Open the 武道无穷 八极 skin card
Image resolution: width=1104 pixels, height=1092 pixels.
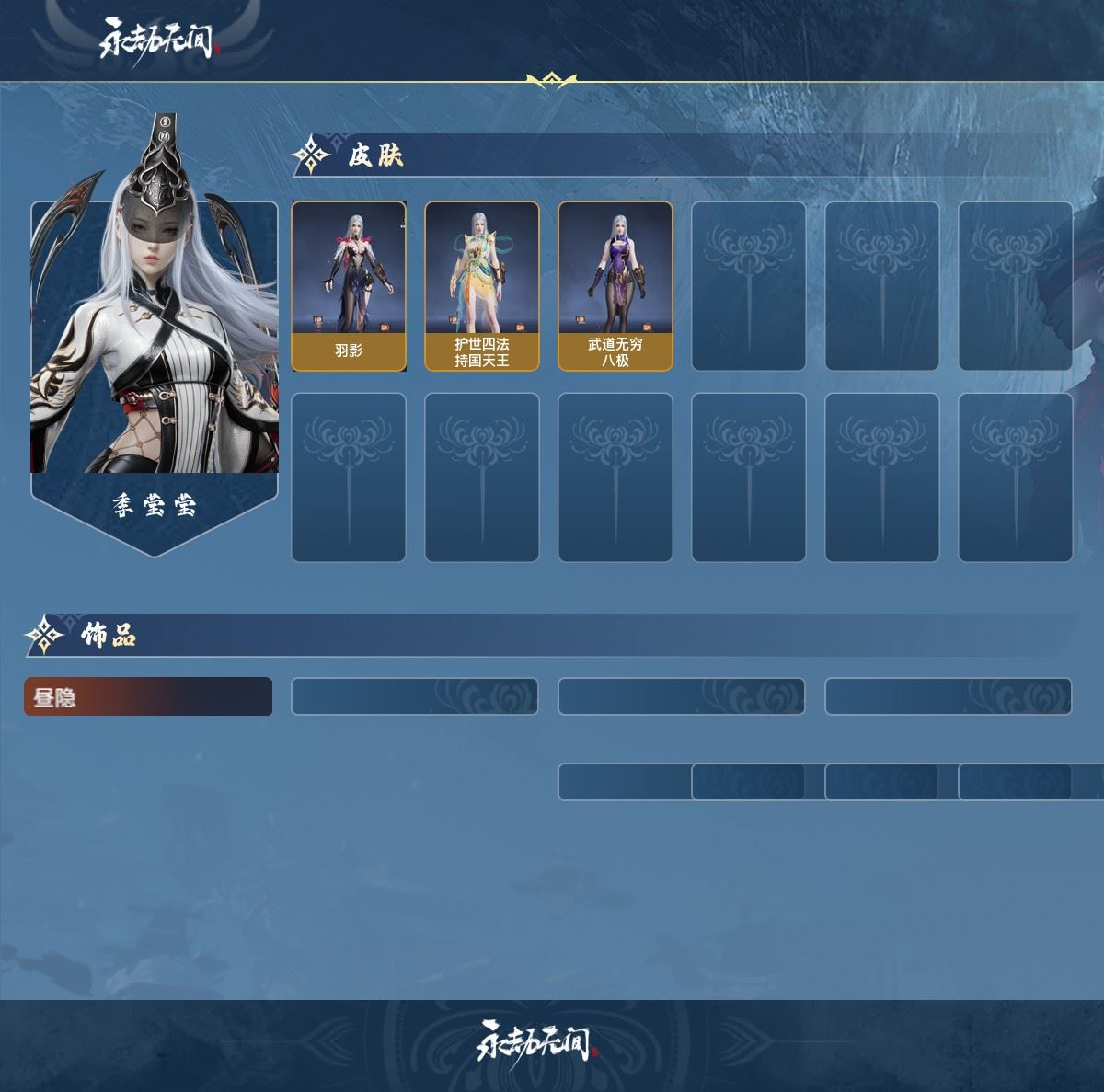coord(615,286)
